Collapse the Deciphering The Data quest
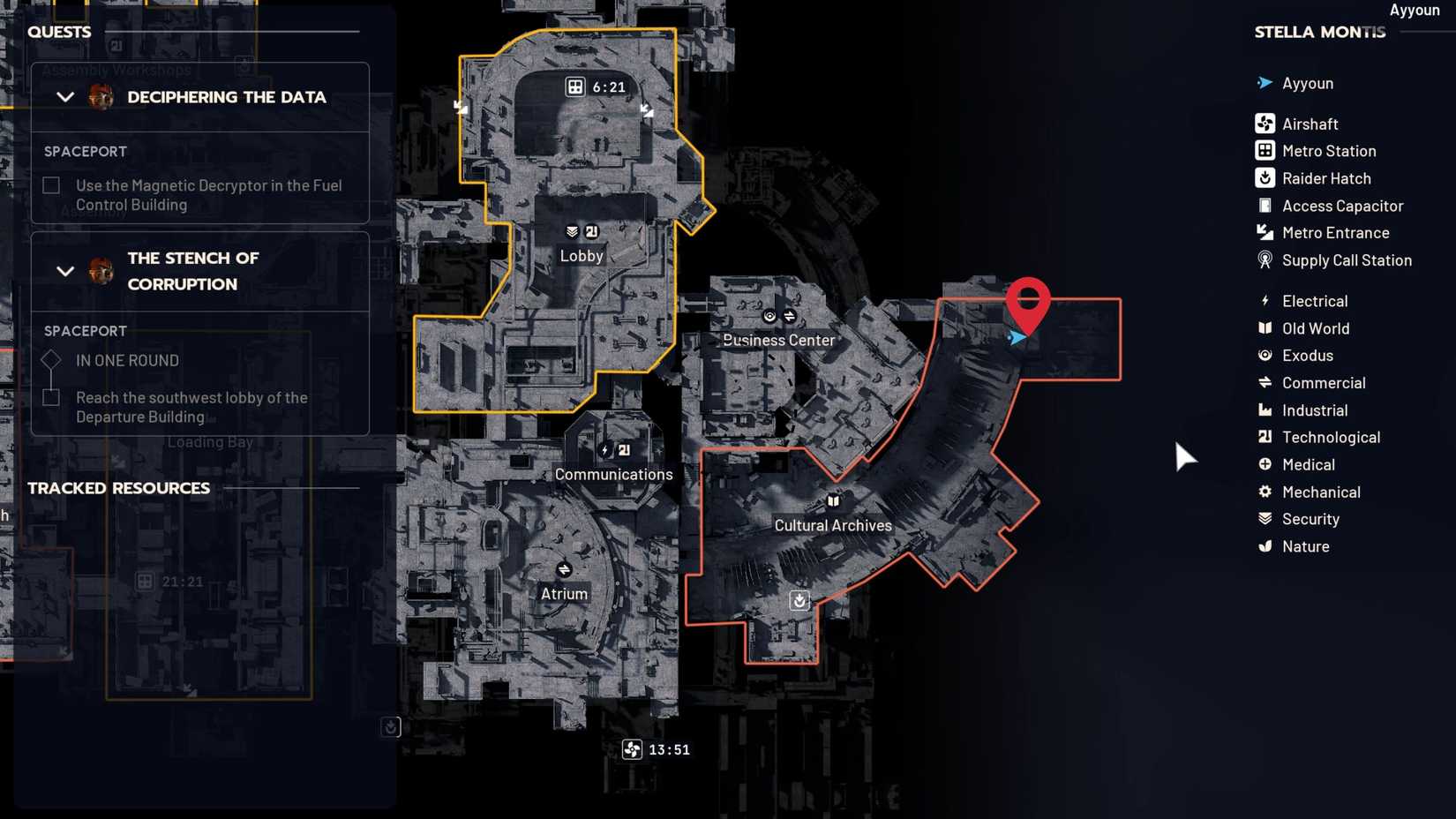Viewport: 1456px width, 819px height. 64,97
